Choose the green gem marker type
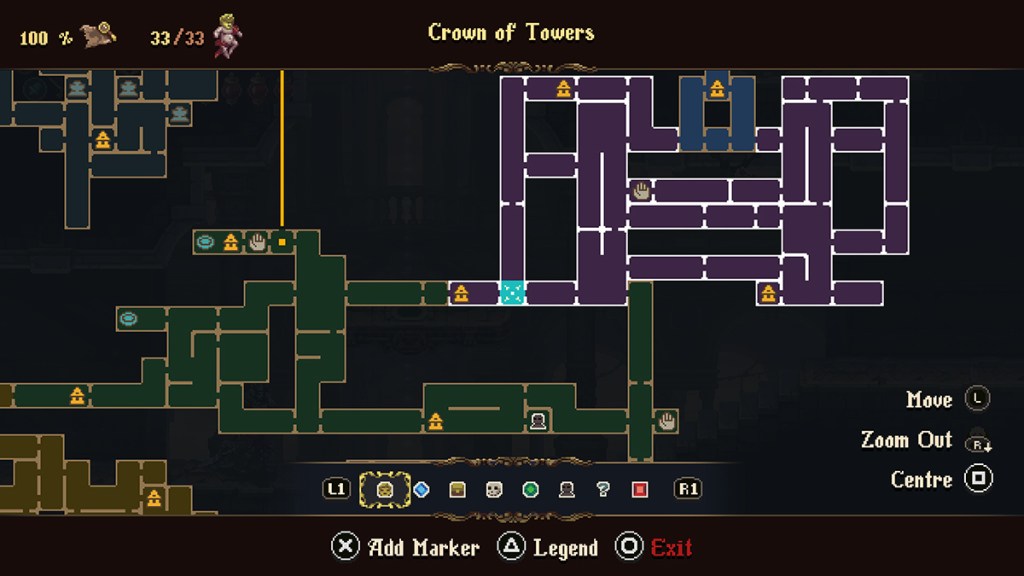Image resolution: width=1024 pixels, height=576 pixels. pos(530,489)
